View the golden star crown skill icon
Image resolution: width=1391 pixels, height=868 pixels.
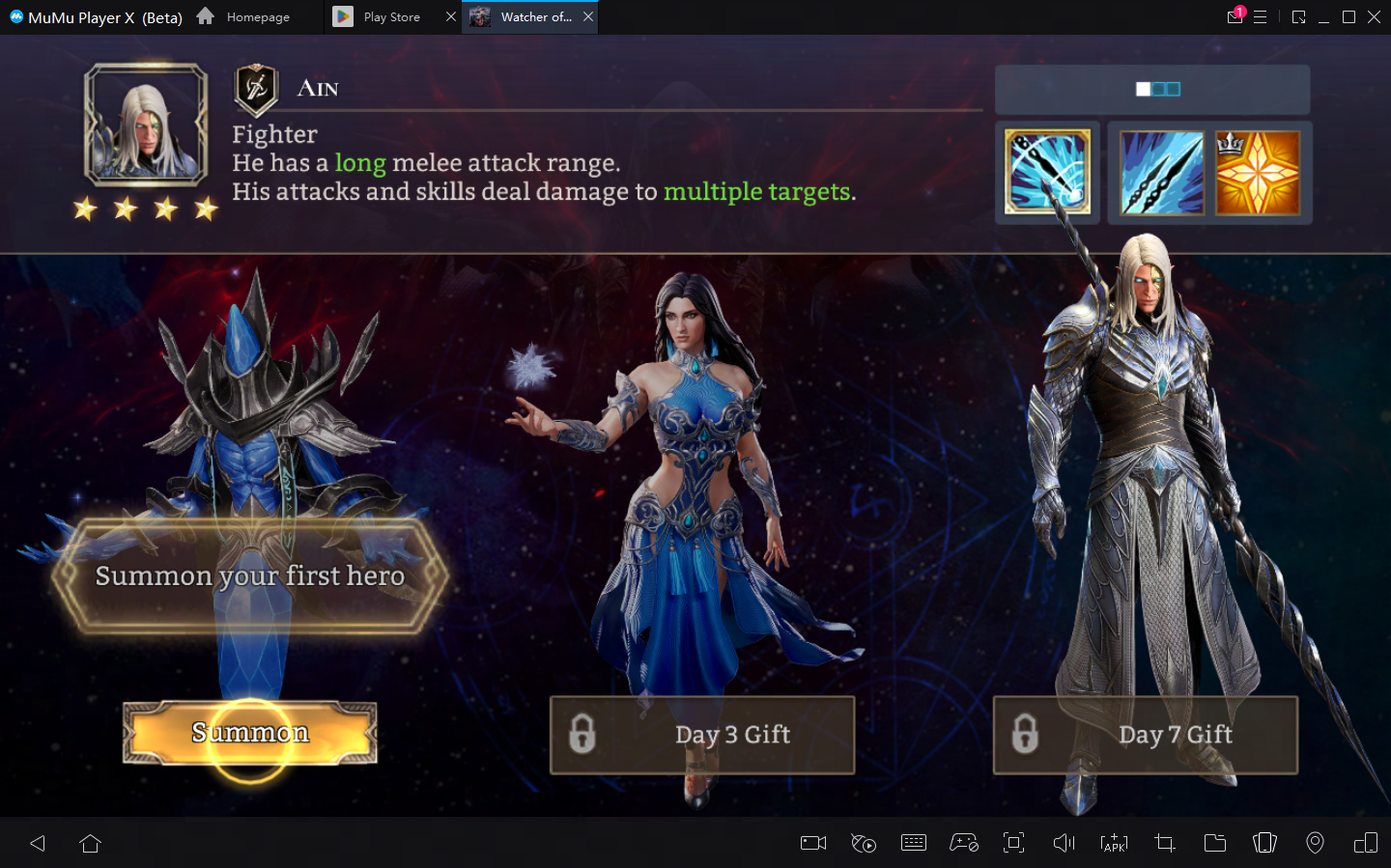tap(1257, 173)
